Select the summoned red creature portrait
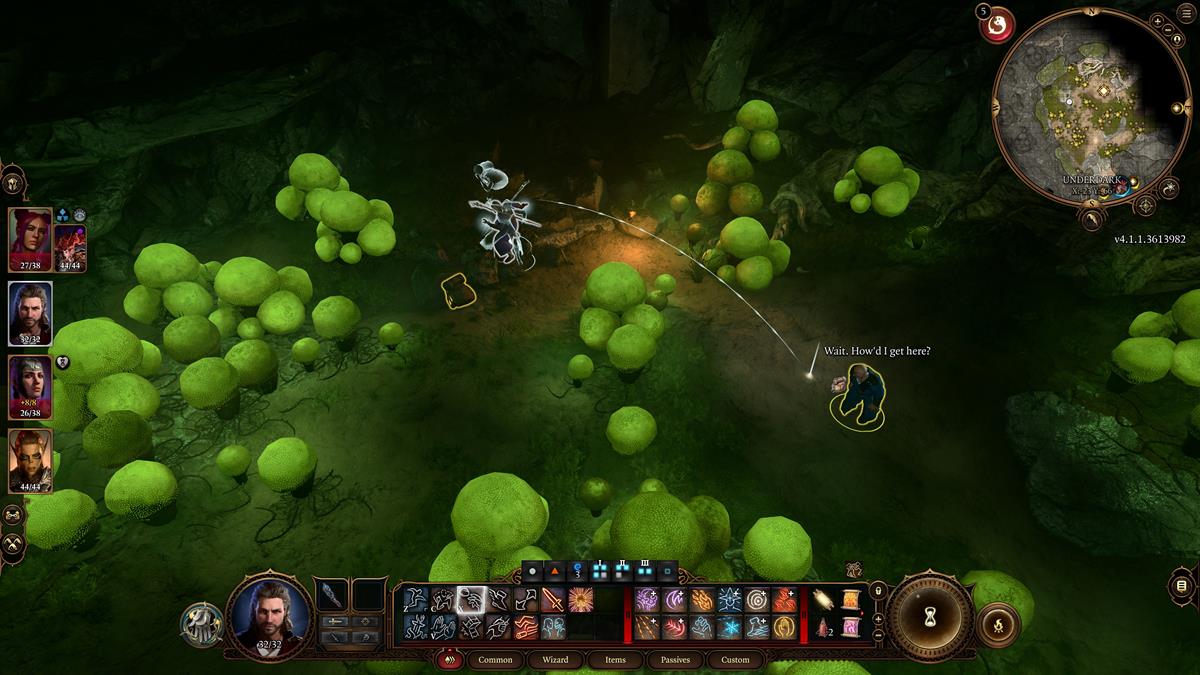Viewport: 1200px width, 675px height. [70, 247]
